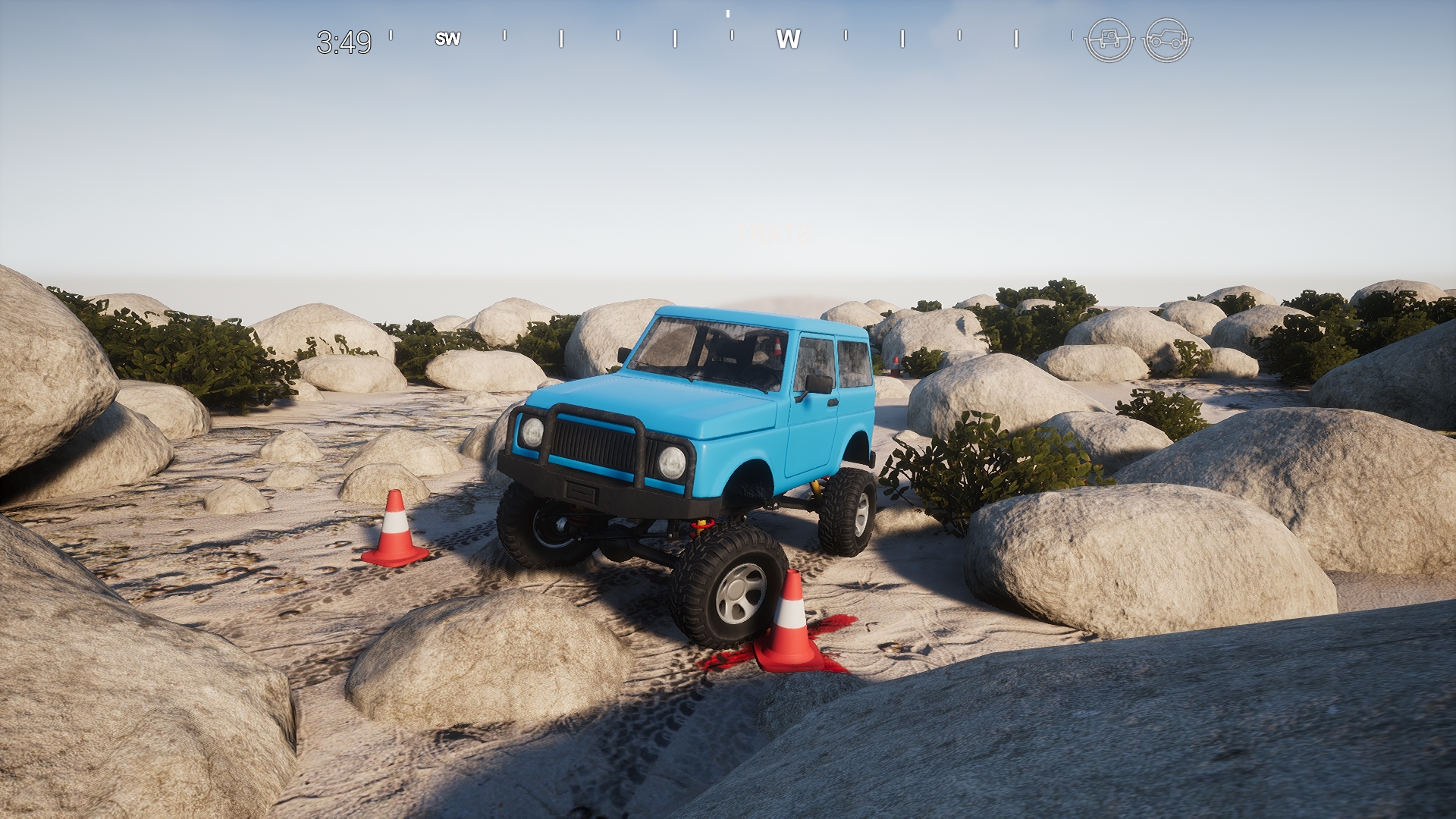
Task: Click the W marker on the compass
Action: click(789, 38)
